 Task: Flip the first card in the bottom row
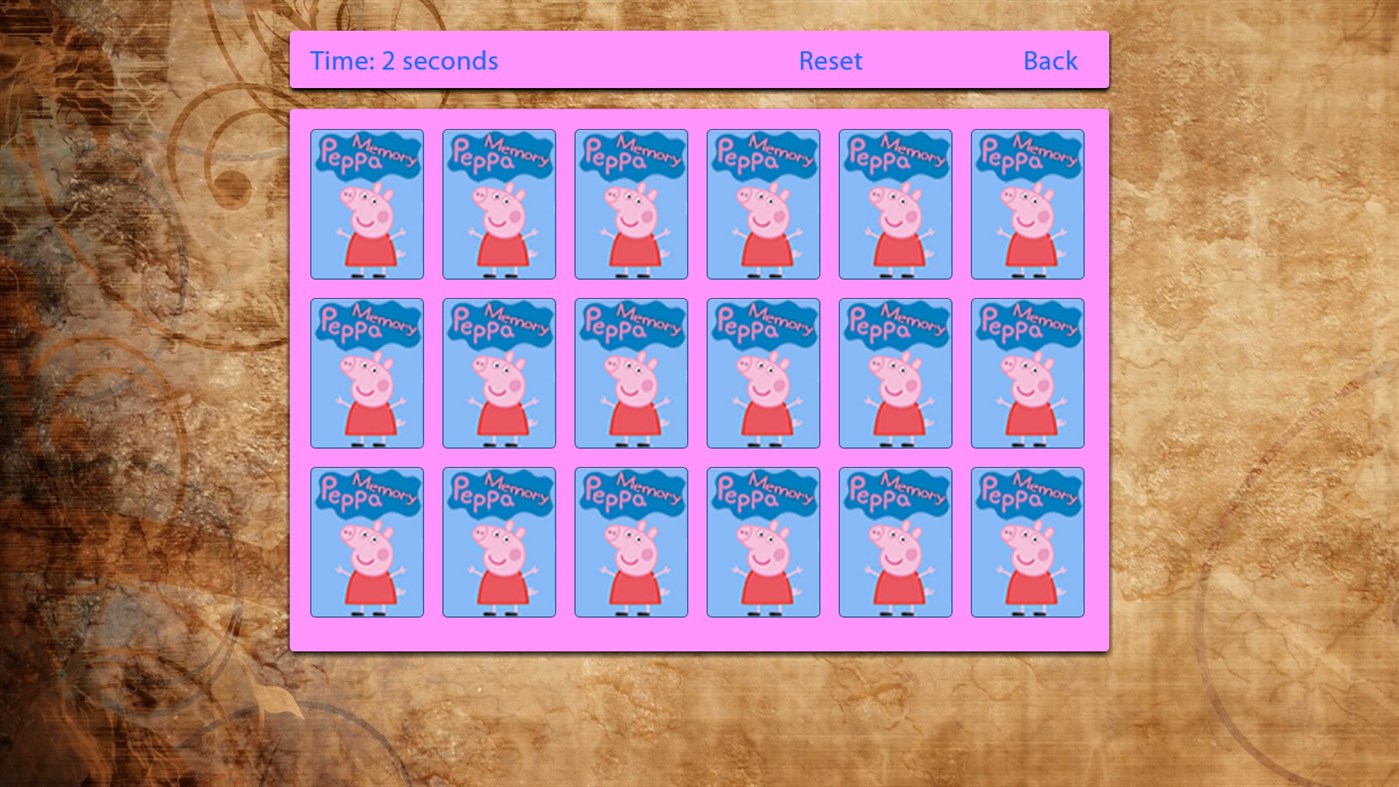click(366, 541)
